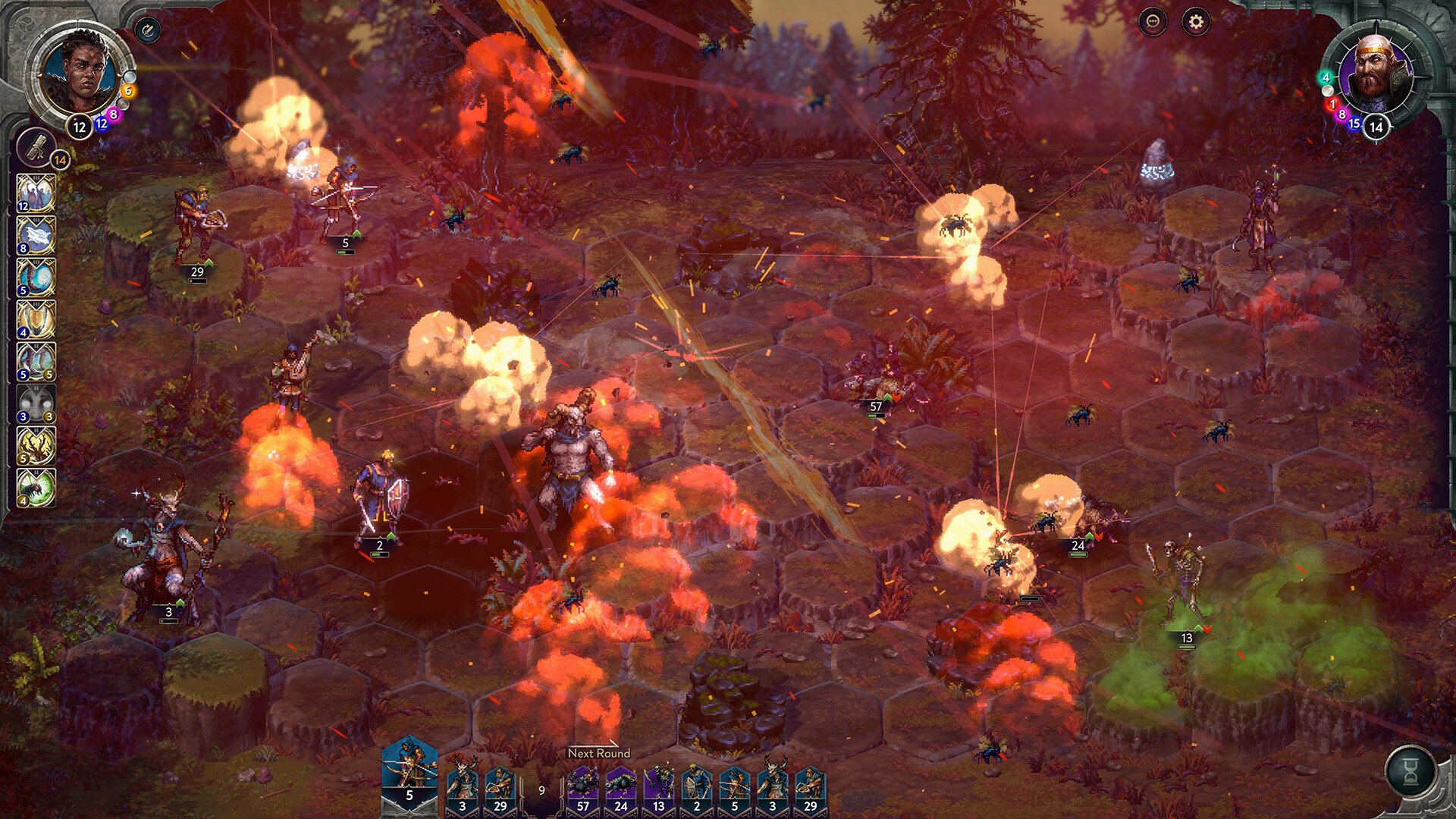Click the hourglass wait turn button
Image resolution: width=1456 pixels, height=819 pixels.
click(1410, 771)
